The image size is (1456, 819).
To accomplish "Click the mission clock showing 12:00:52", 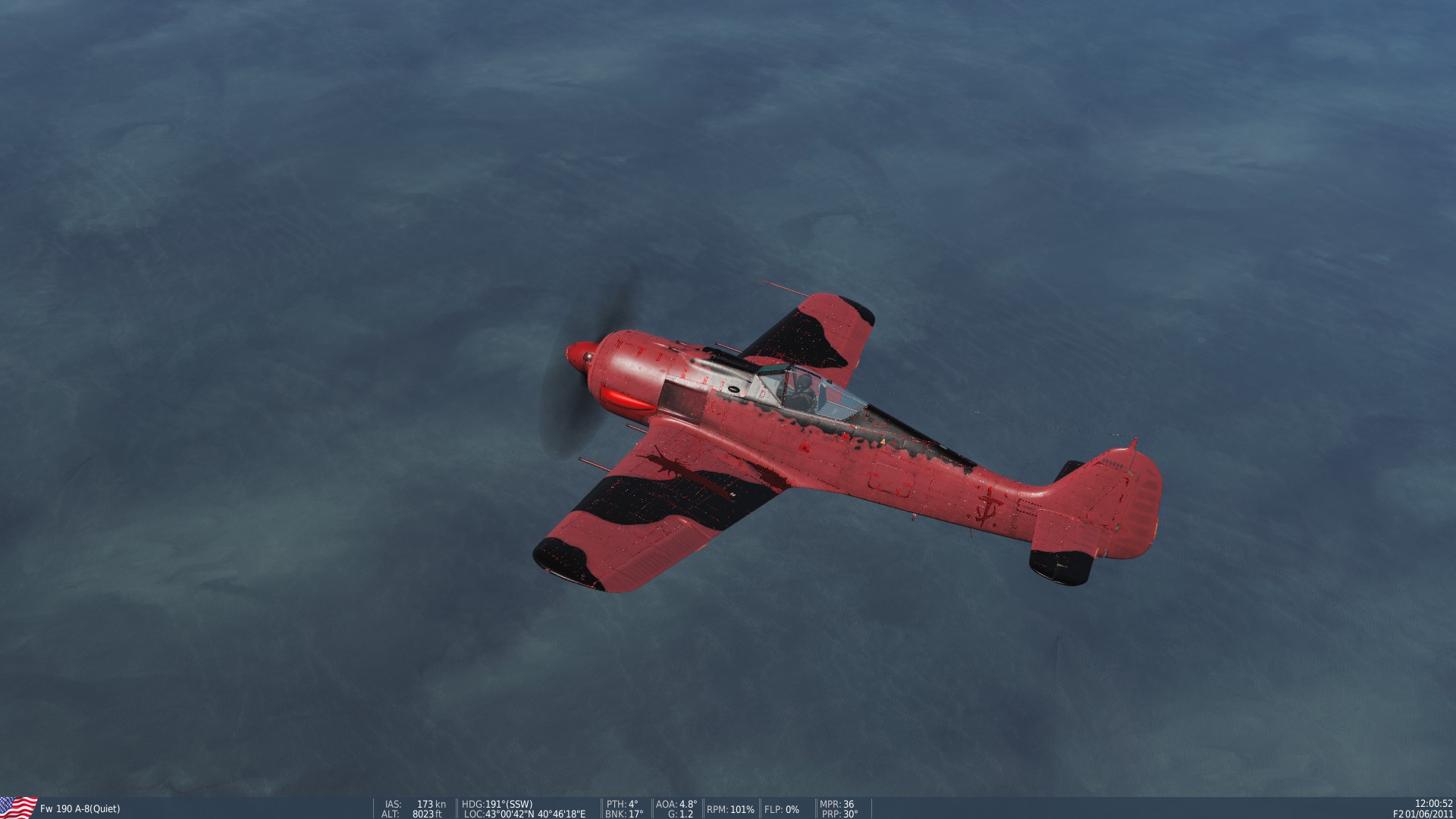I will click(x=1433, y=802).
